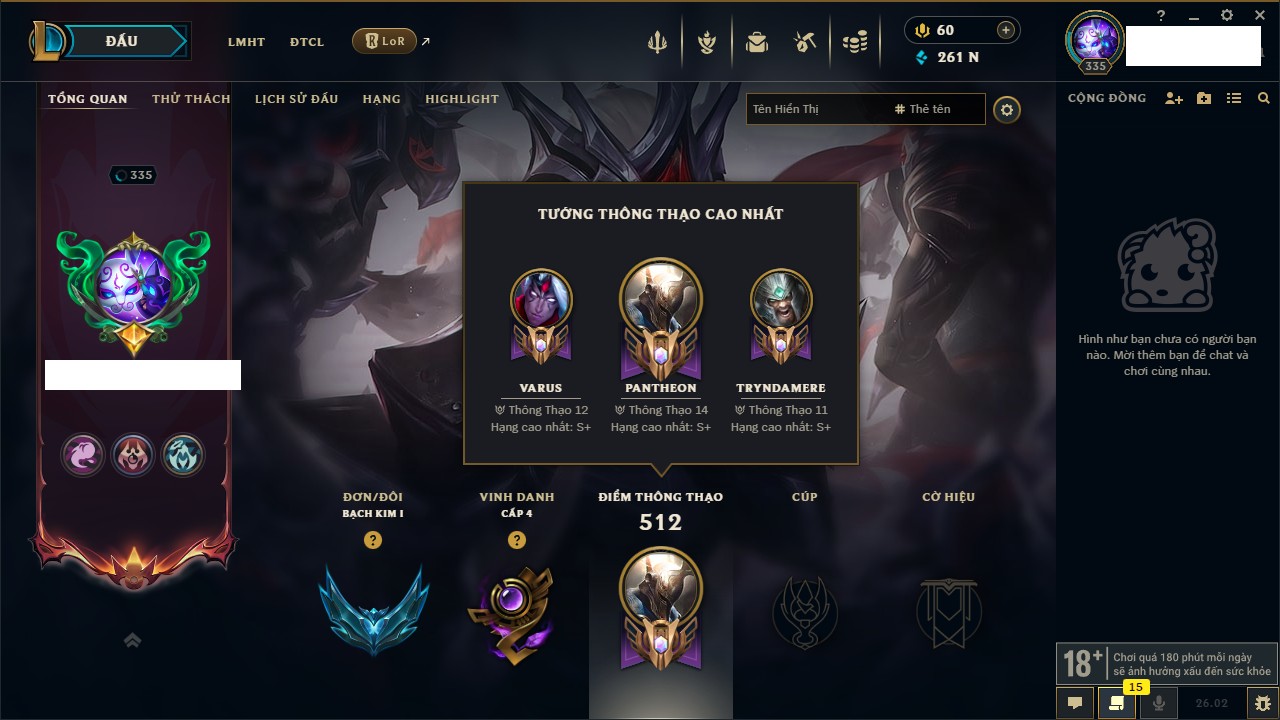Image resolution: width=1280 pixels, height=720 pixels.
Task: Switch to the LỊCH SỬ ĐẤU tab
Action: (x=296, y=99)
